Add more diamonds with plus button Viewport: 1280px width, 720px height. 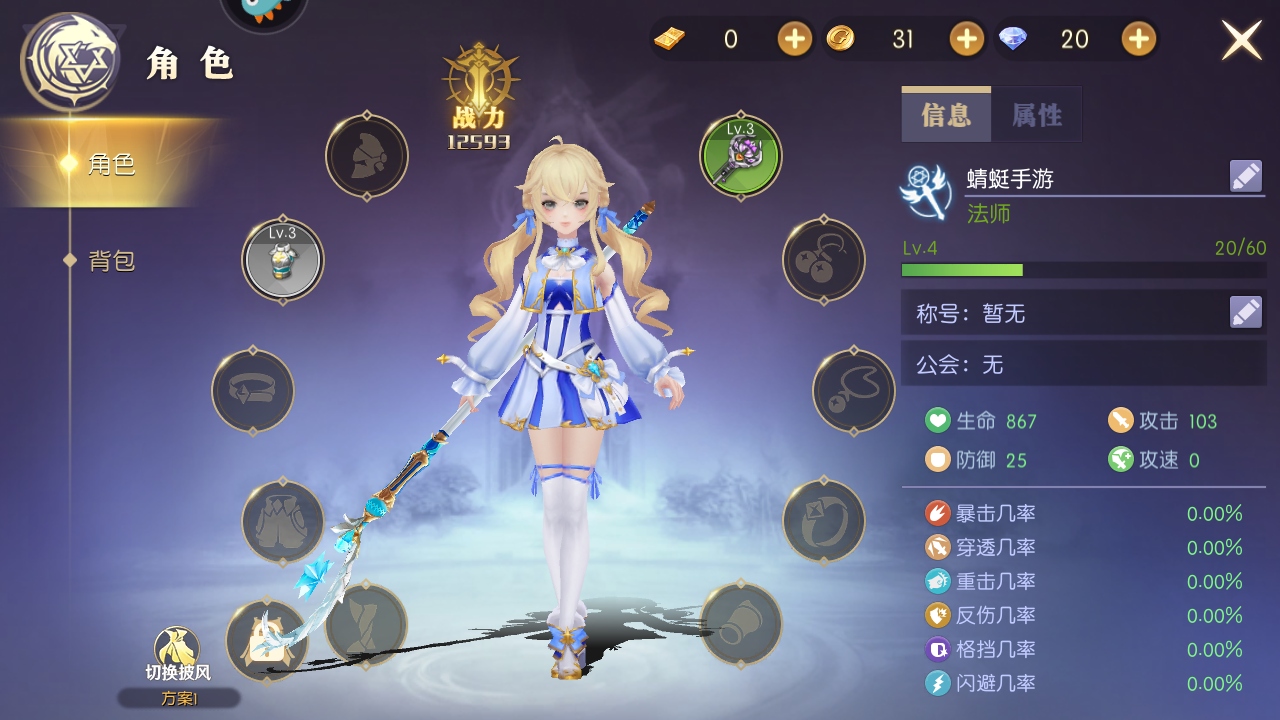tap(1139, 40)
